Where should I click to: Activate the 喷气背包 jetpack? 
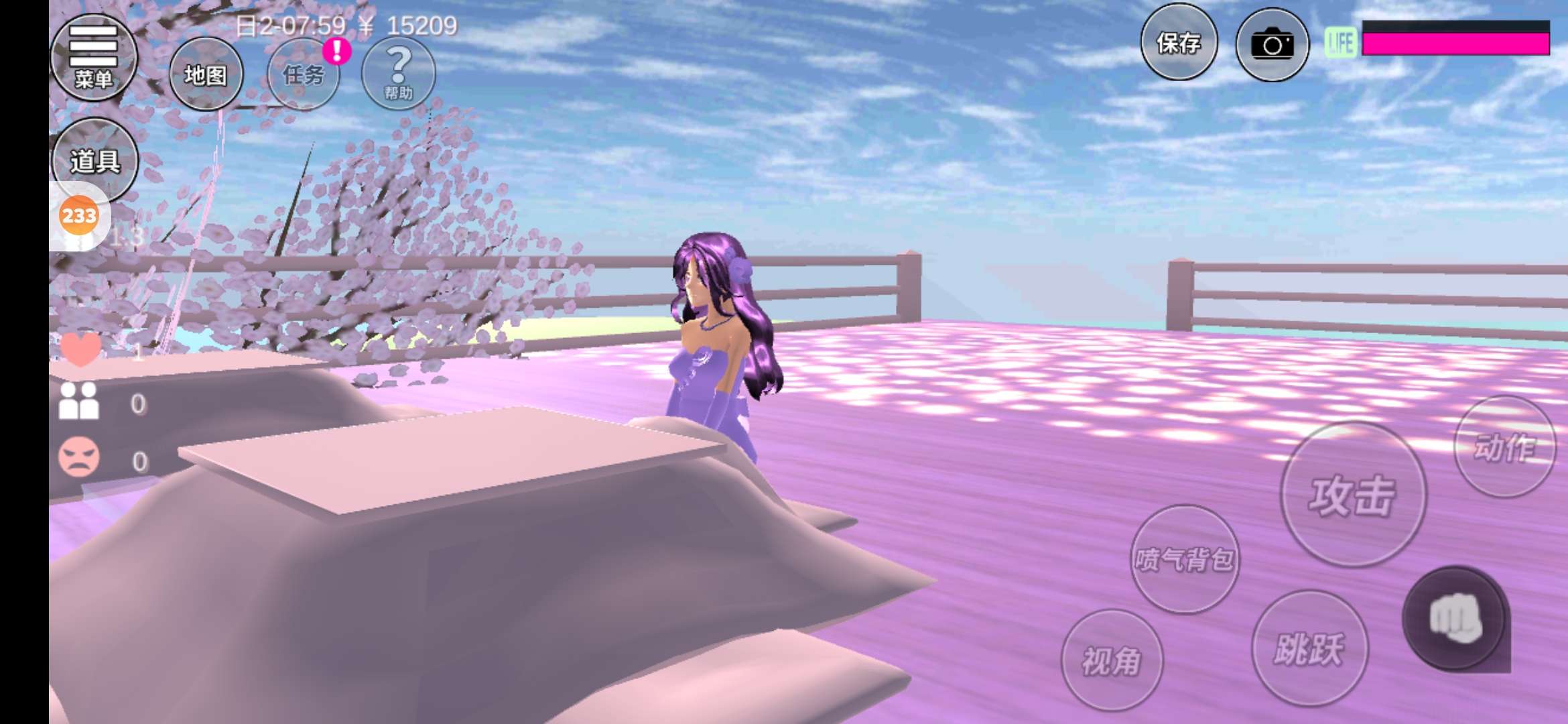pos(1184,558)
